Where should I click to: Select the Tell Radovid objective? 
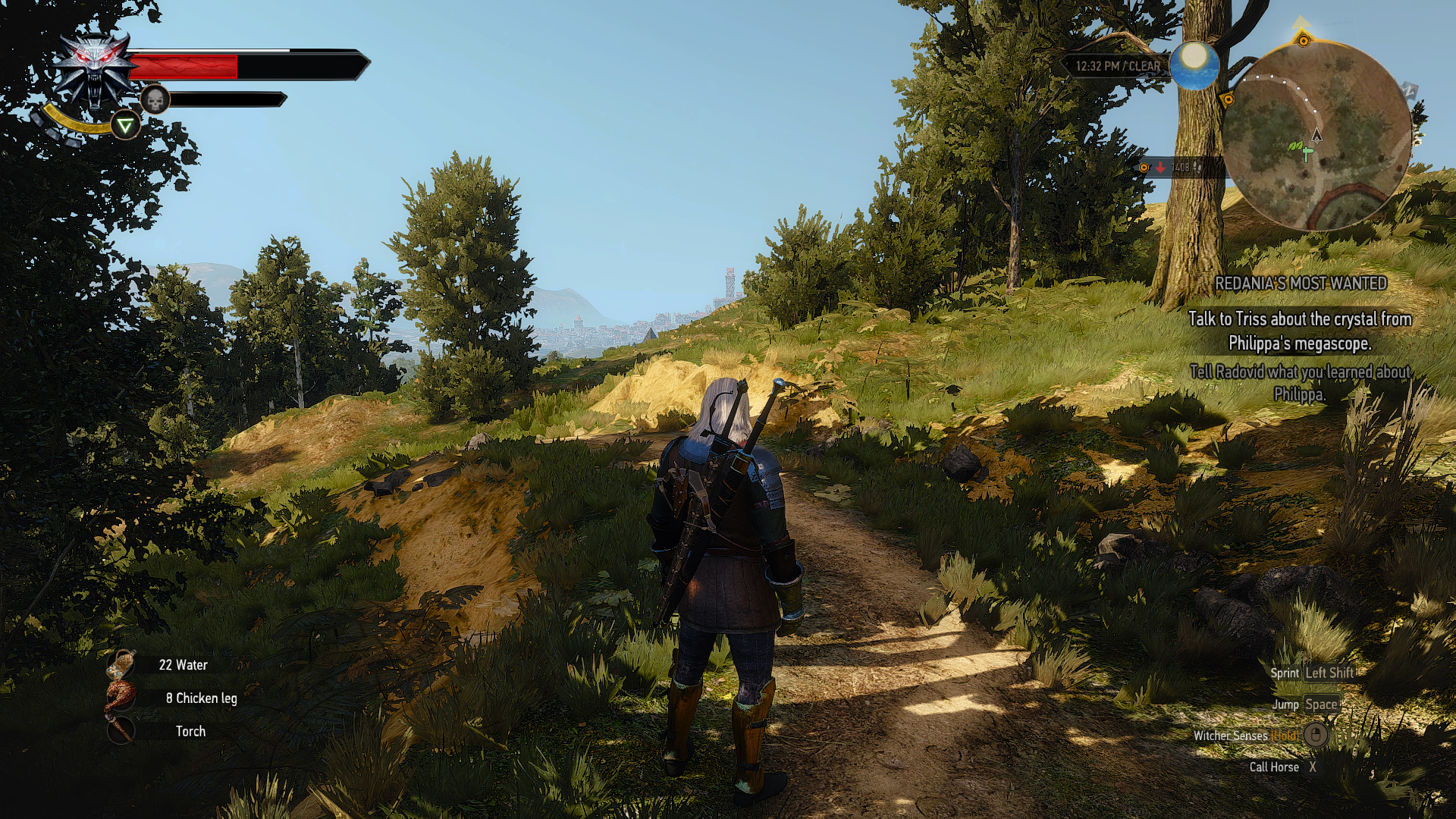point(1300,382)
